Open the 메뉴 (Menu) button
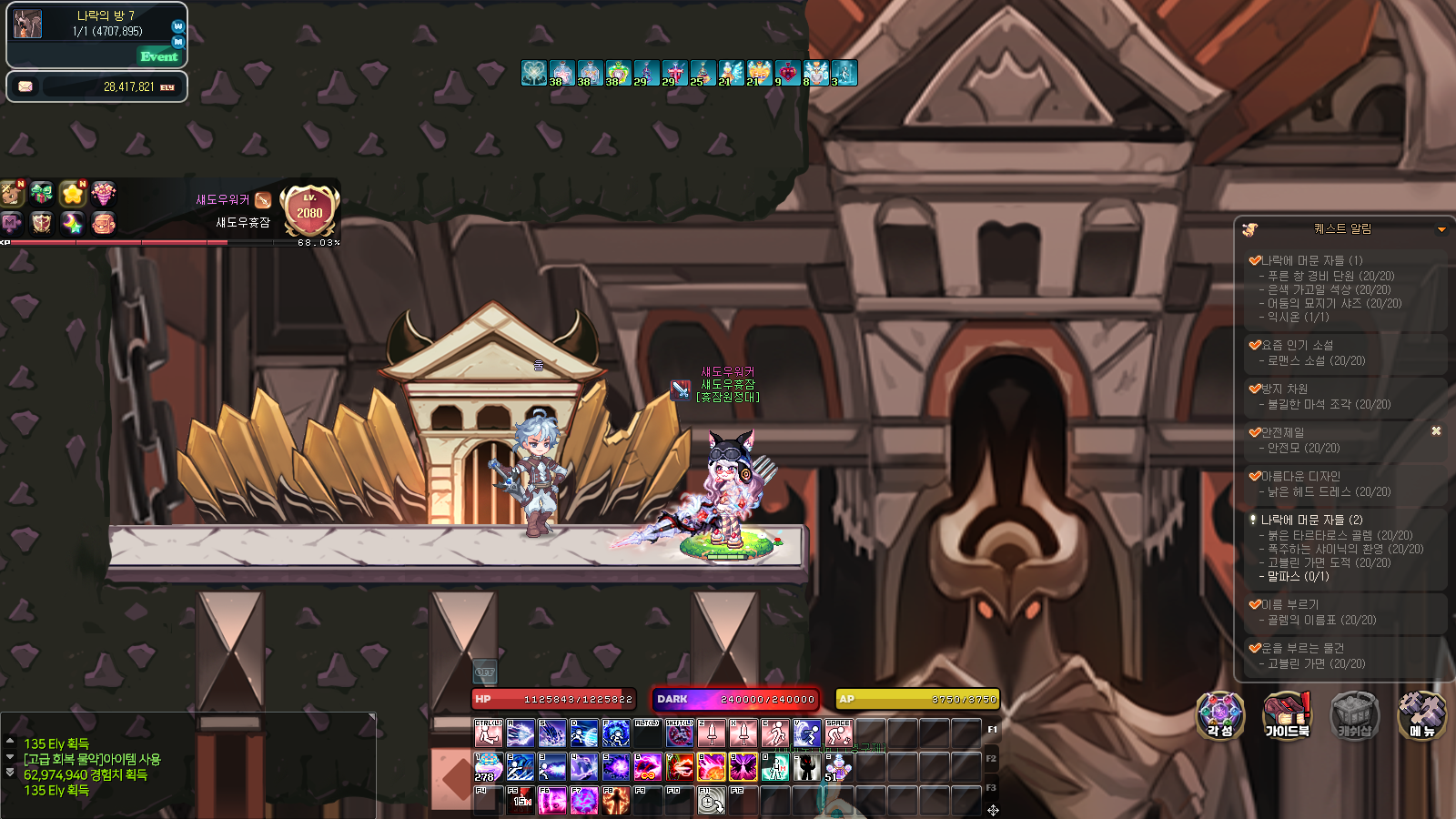Image resolution: width=1456 pixels, height=819 pixels. (1421, 715)
